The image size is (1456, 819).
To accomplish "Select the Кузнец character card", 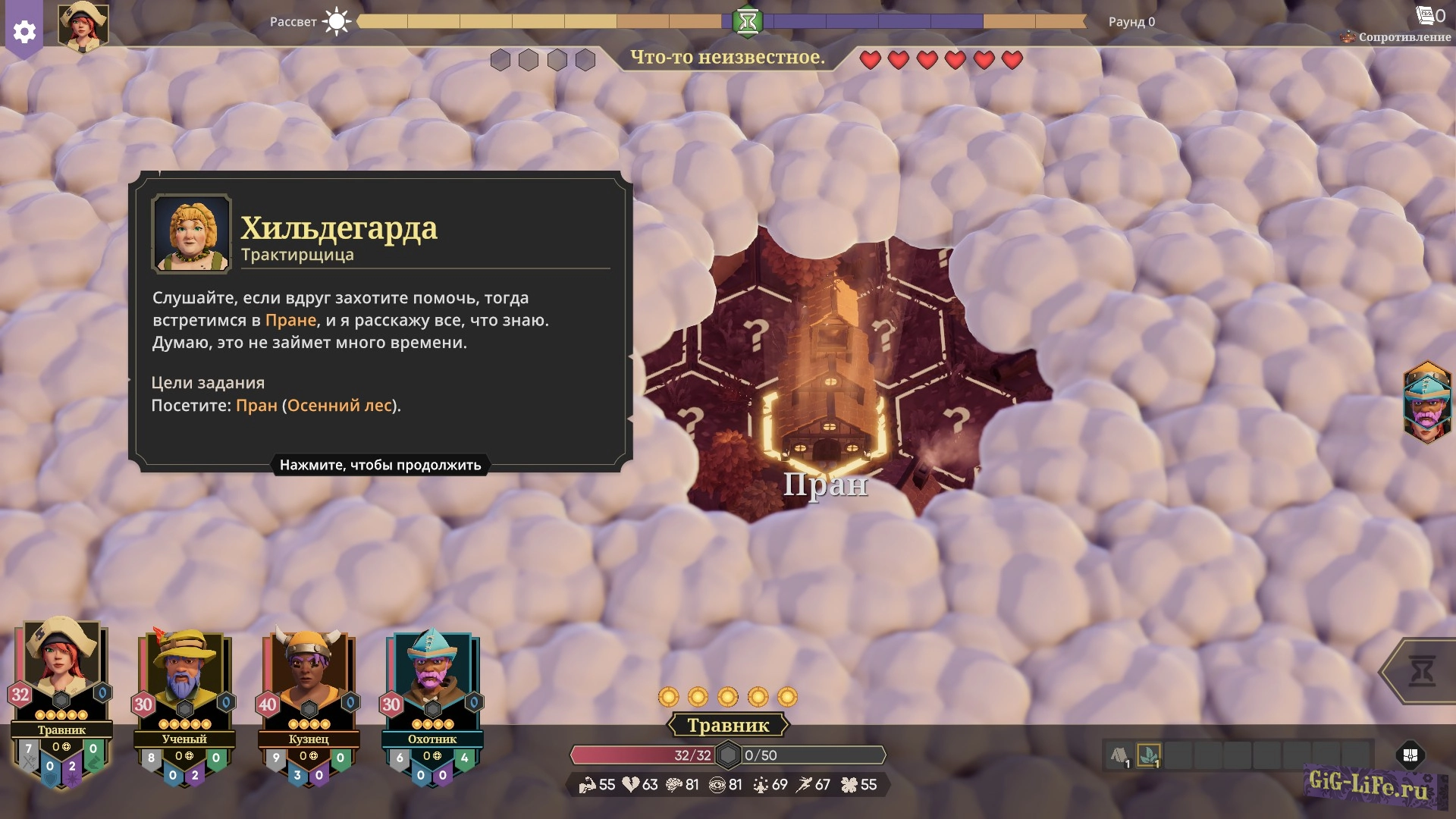I will pos(309,705).
